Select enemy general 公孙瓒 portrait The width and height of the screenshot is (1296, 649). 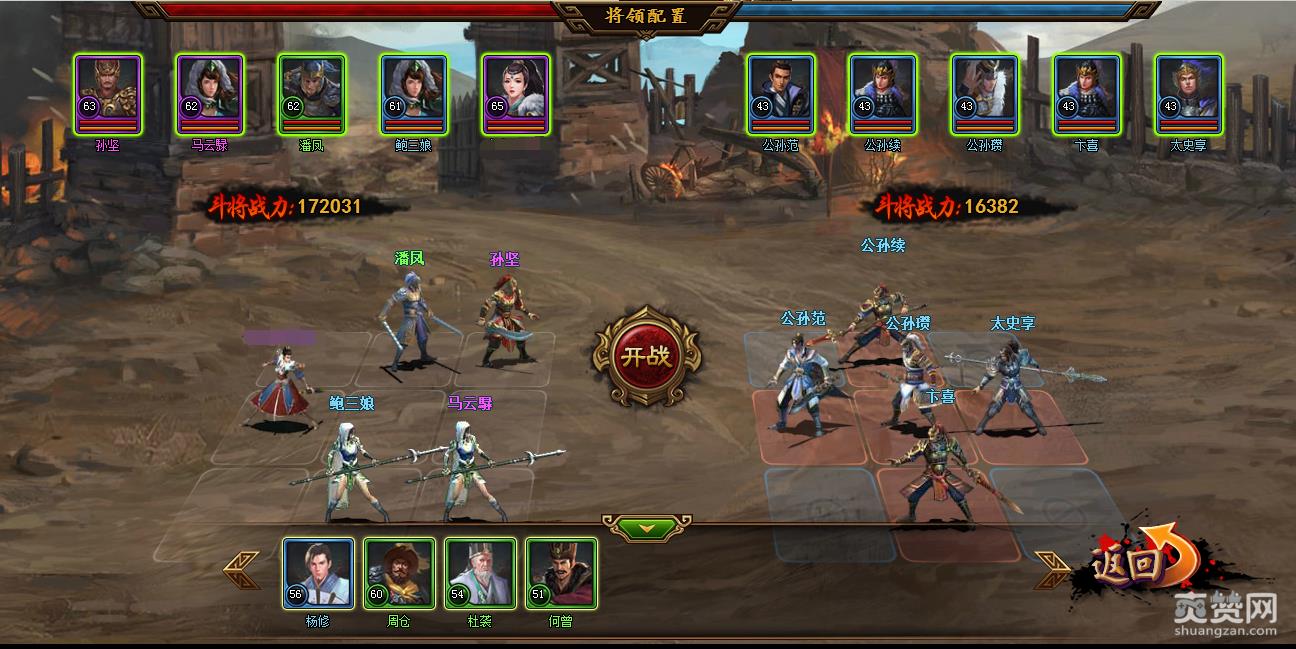click(x=985, y=93)
